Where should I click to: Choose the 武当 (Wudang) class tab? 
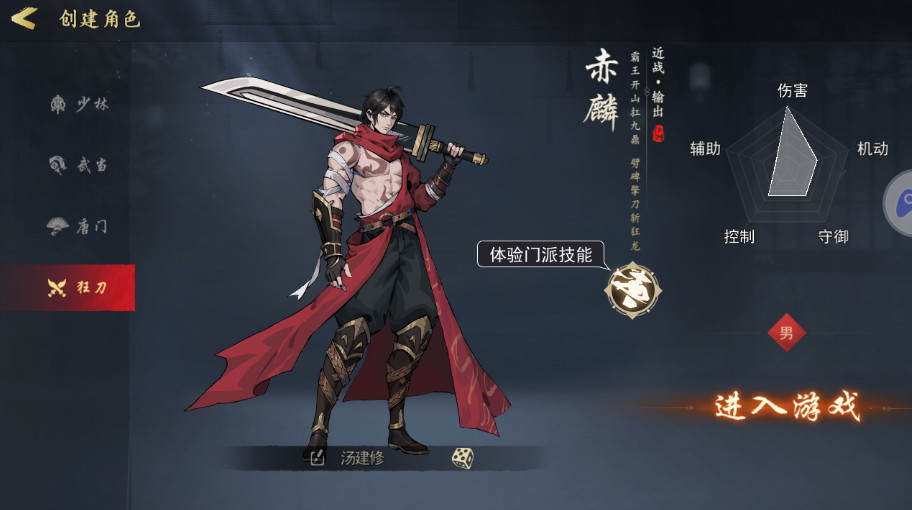[x=78, y=165]
